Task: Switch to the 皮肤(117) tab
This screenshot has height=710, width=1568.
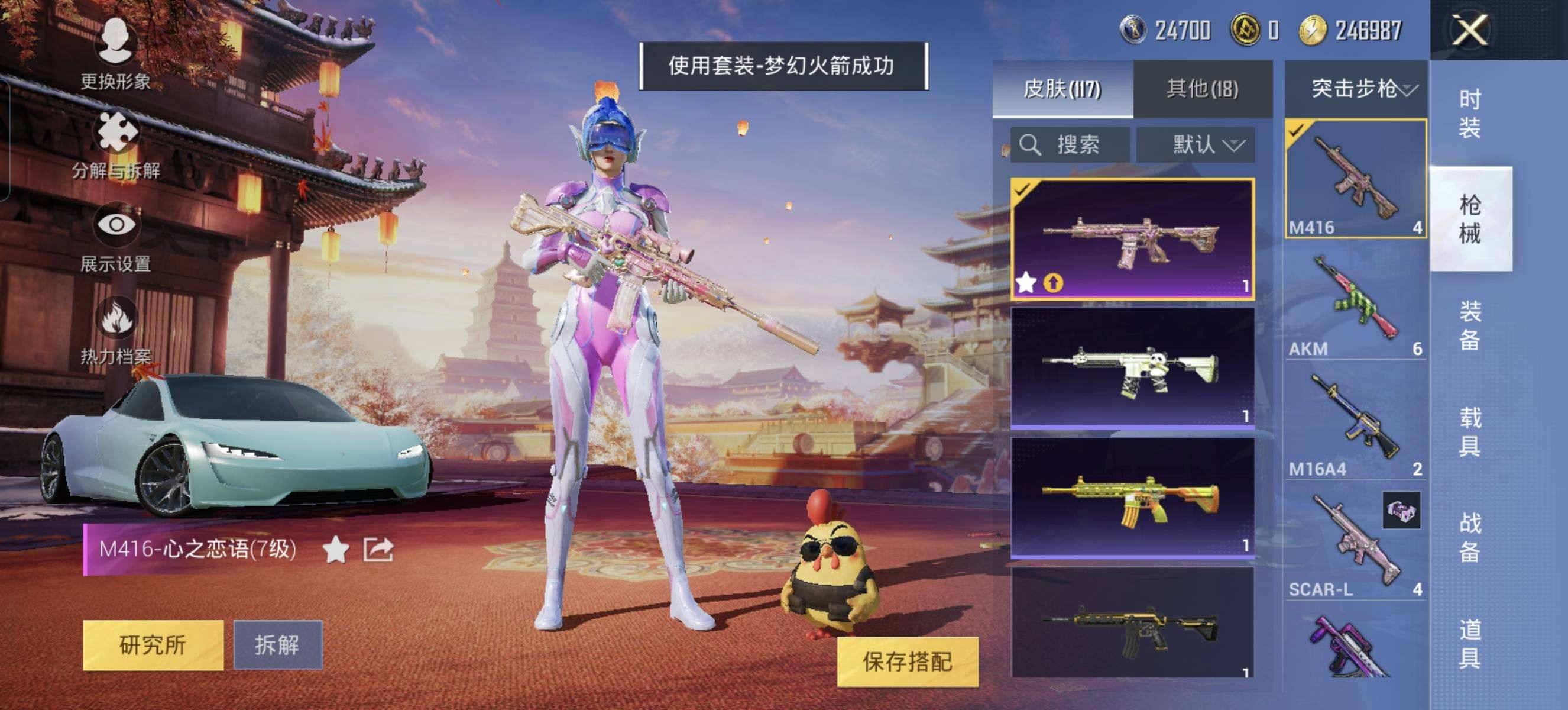Action: (1062, 89)
